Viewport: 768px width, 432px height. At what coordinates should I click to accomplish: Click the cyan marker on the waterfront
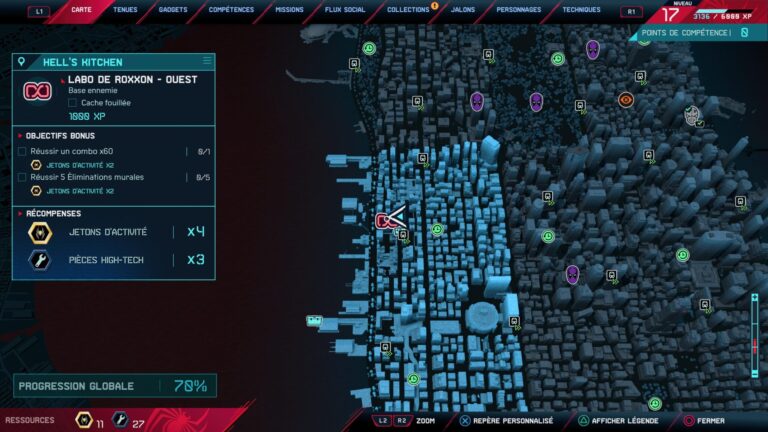(315, 321)
